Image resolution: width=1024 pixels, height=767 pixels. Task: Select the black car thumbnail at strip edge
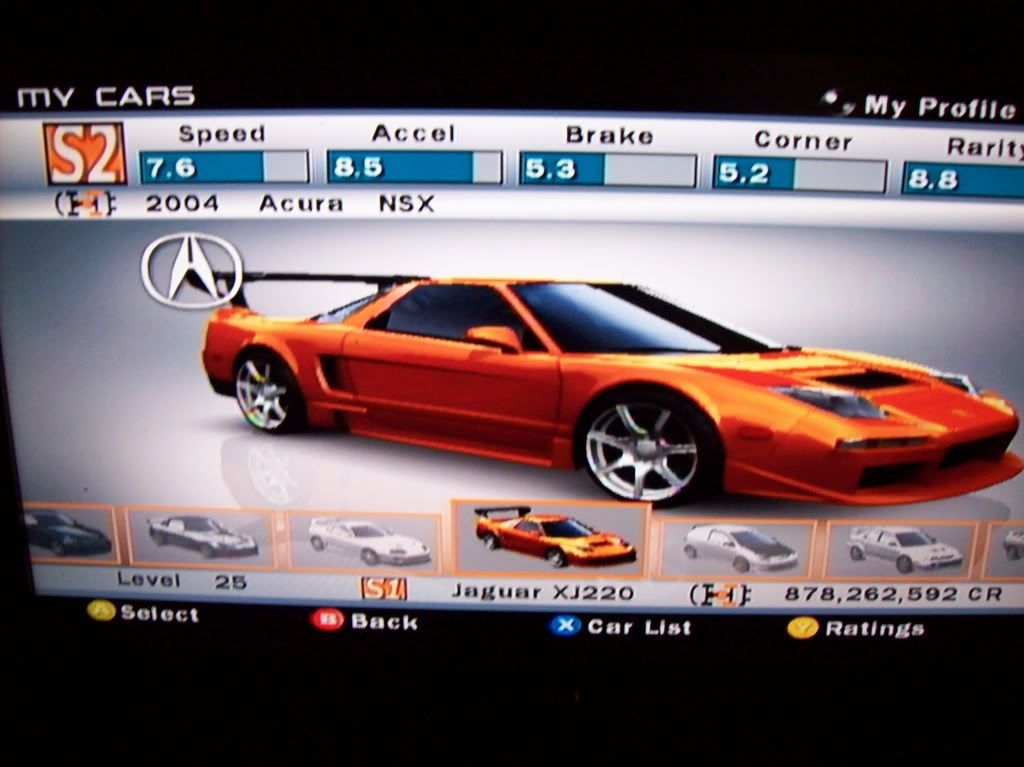[67, 533]
